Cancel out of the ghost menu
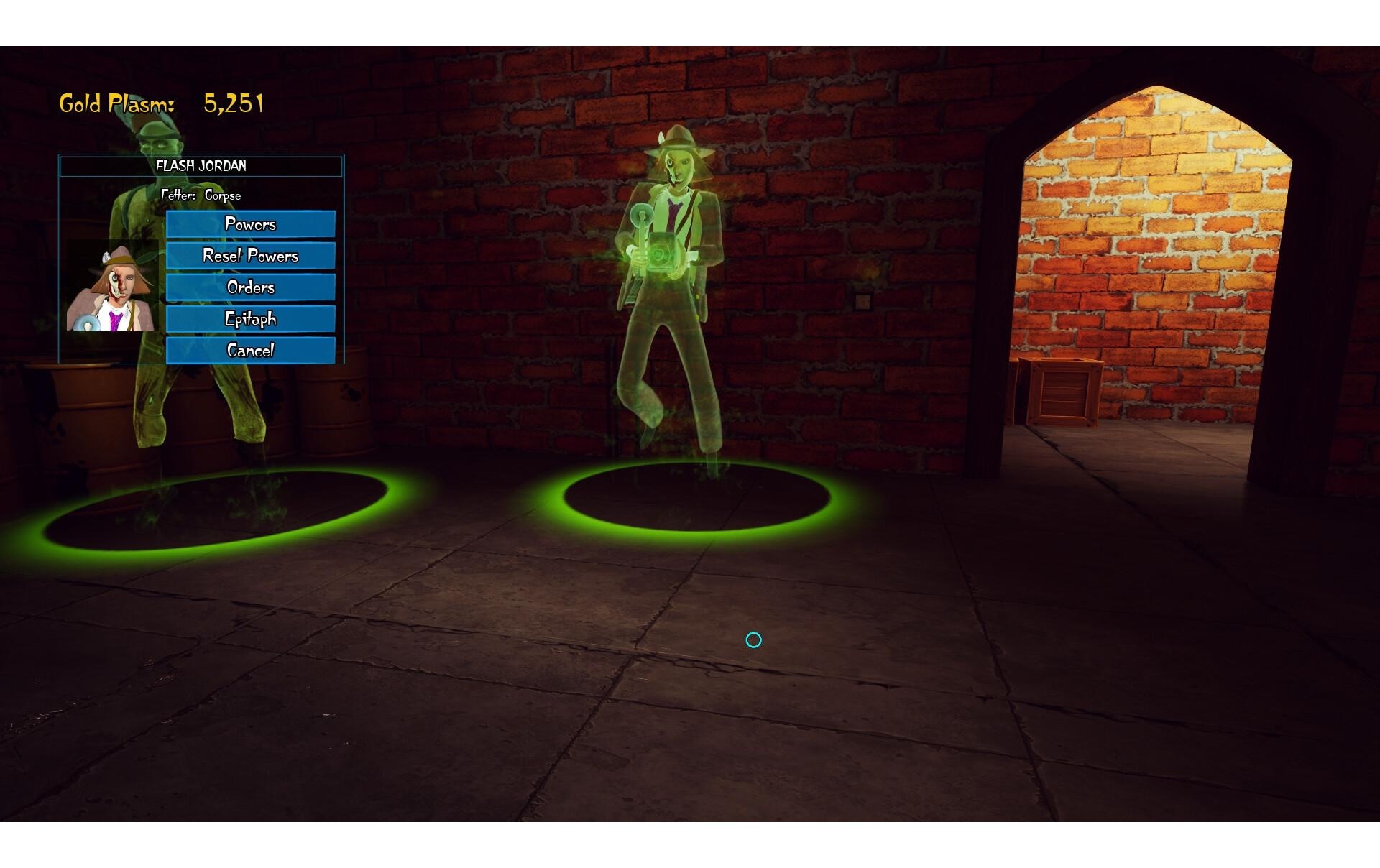 (250, 350)
